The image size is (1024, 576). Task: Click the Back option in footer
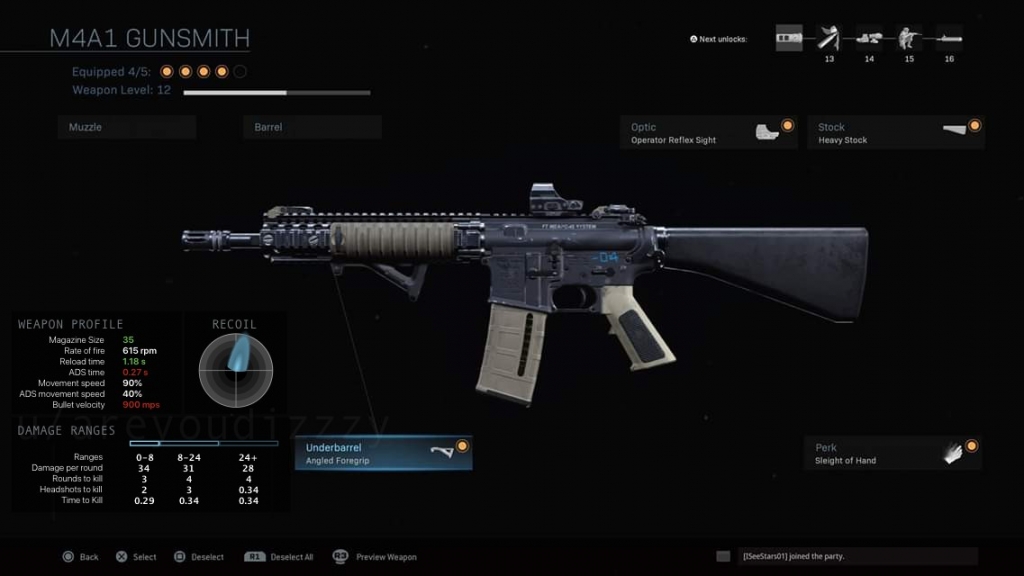tap(81, 557)
